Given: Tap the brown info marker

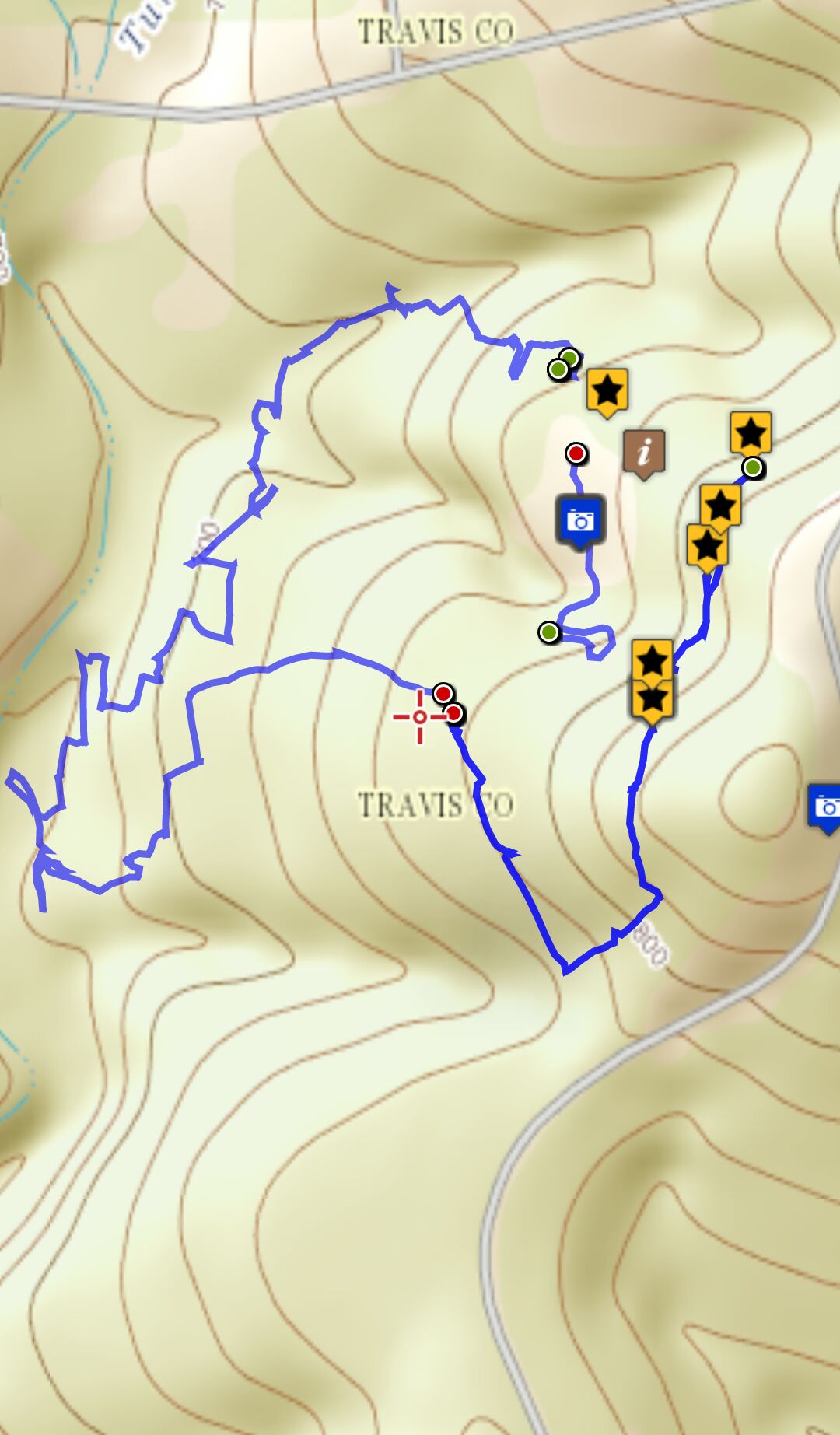Looking at the screenshot, I should click(x=643, y=452).
